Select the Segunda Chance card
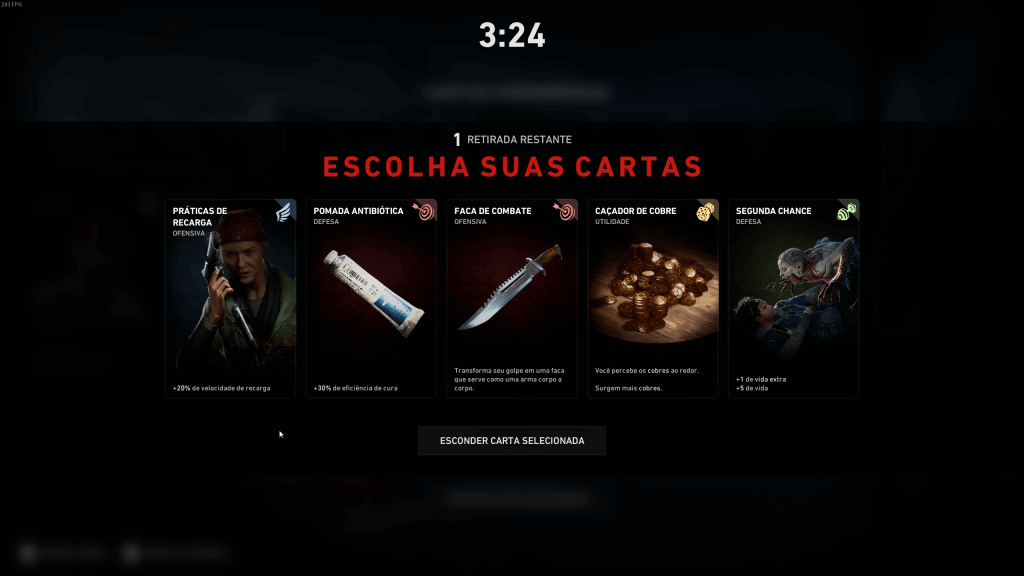The width and height of the screenshot is (1024, 576). (x=794, y=298)
